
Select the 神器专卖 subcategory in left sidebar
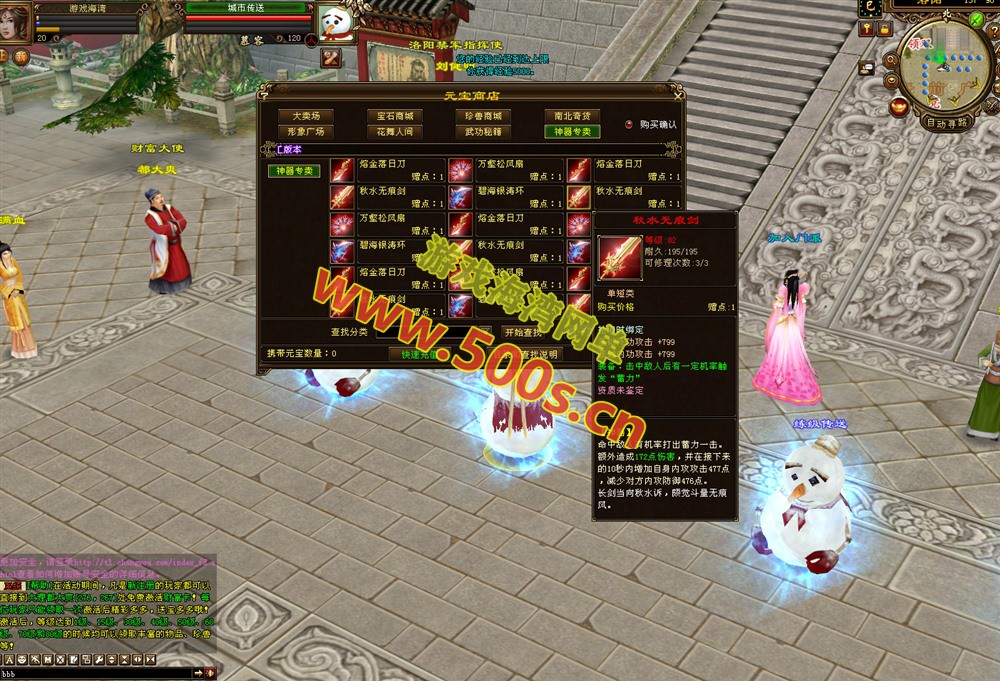coord(294,171)
